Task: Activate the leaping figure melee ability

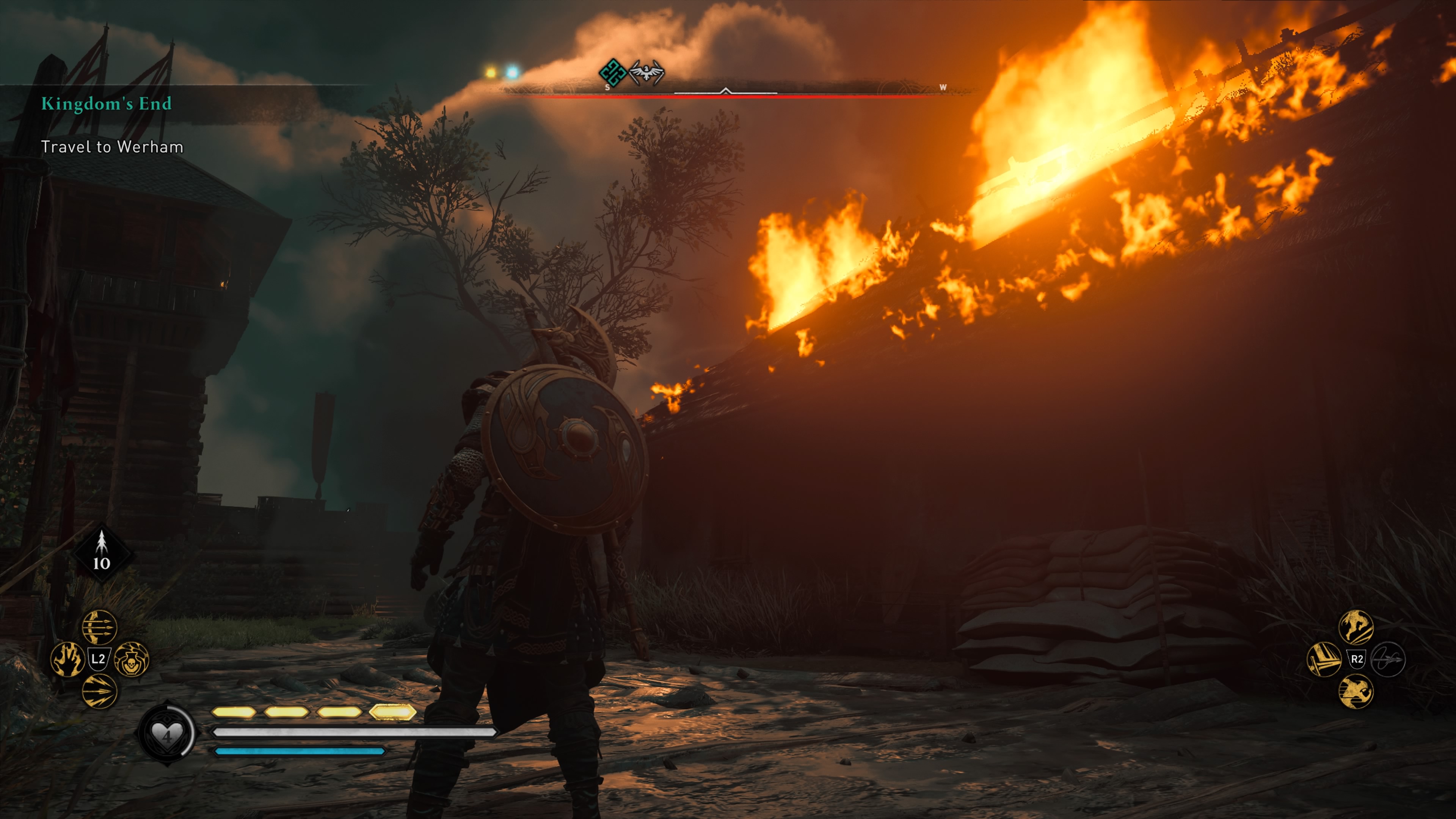Action: pyautogui.click(x=1356, y=626)
